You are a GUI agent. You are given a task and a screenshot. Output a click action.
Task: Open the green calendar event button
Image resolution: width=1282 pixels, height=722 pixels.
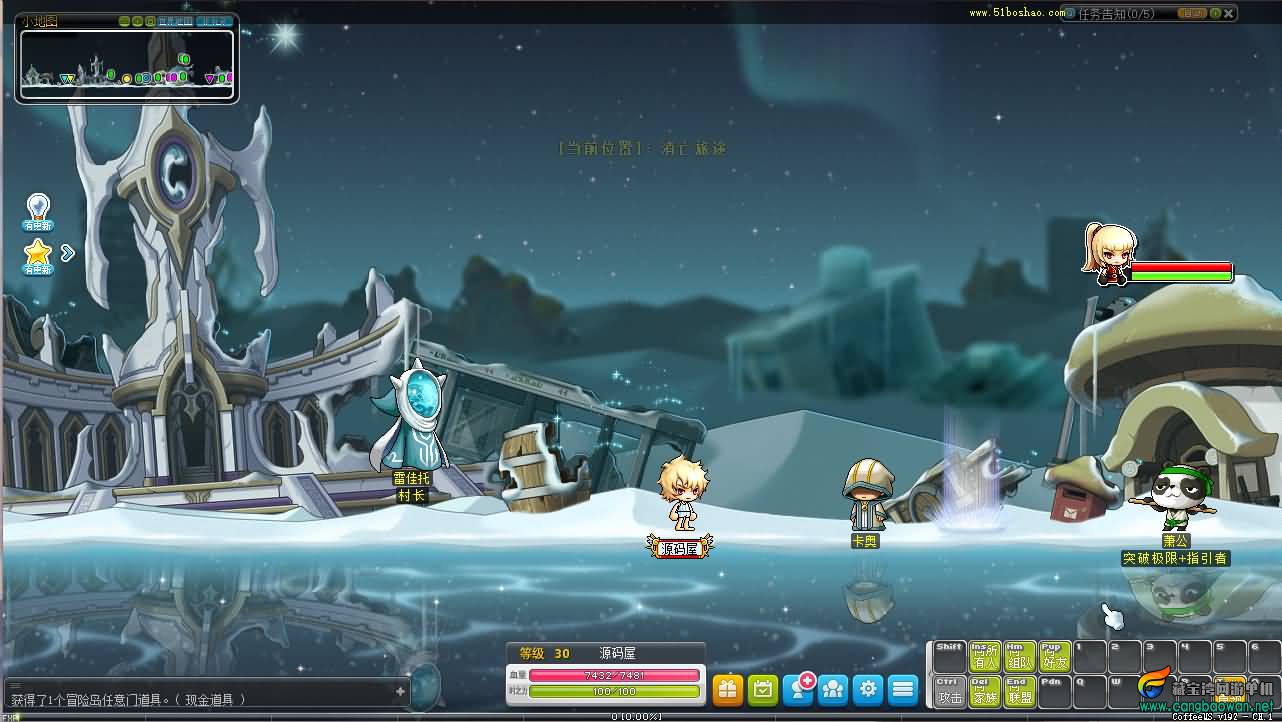click(762, 689)
